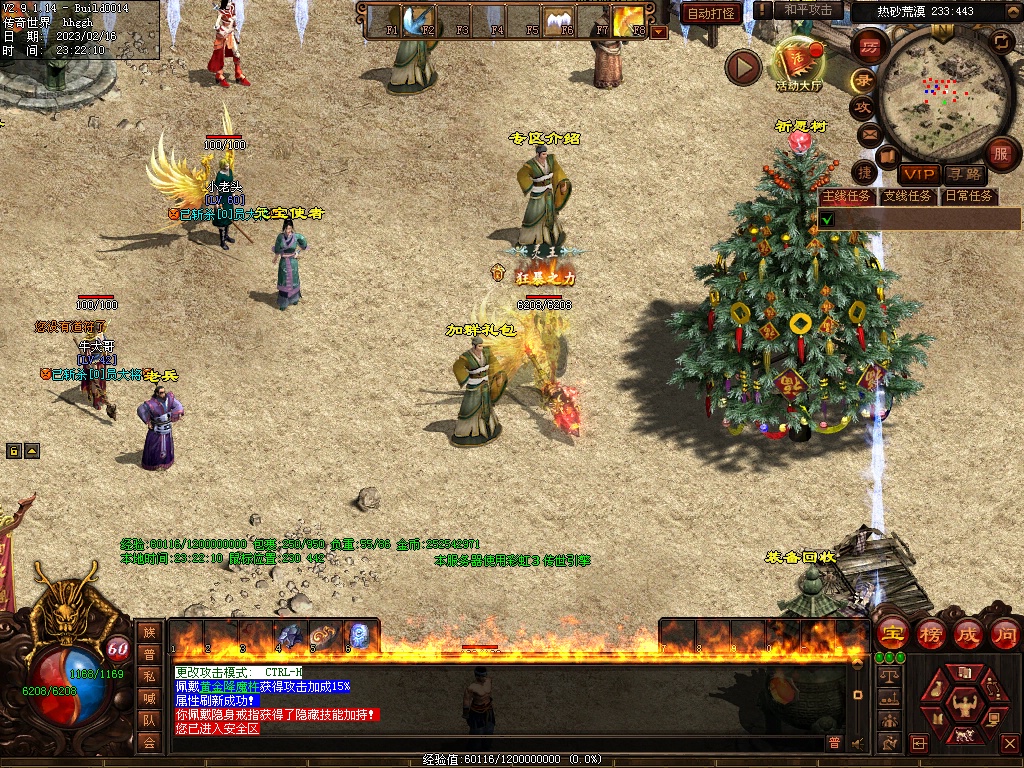Open the mail envelope icon
This screenshot has width=1024, height=768.
[868, 133]
